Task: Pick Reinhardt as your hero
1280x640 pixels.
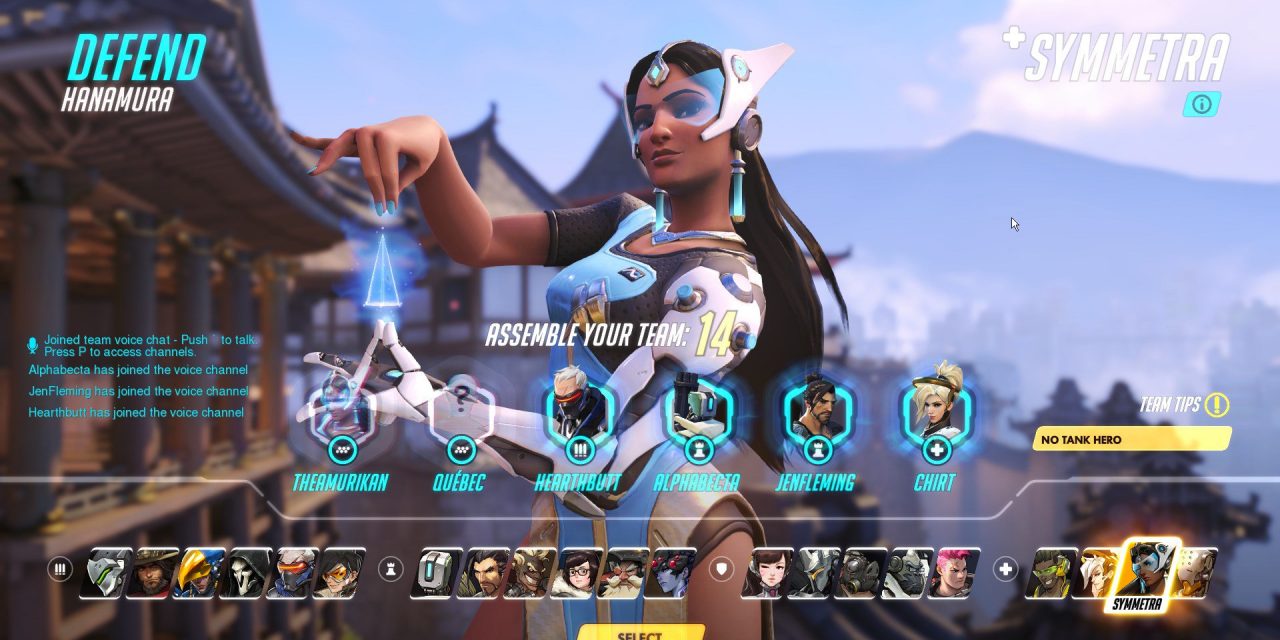Action: [812, 572]
